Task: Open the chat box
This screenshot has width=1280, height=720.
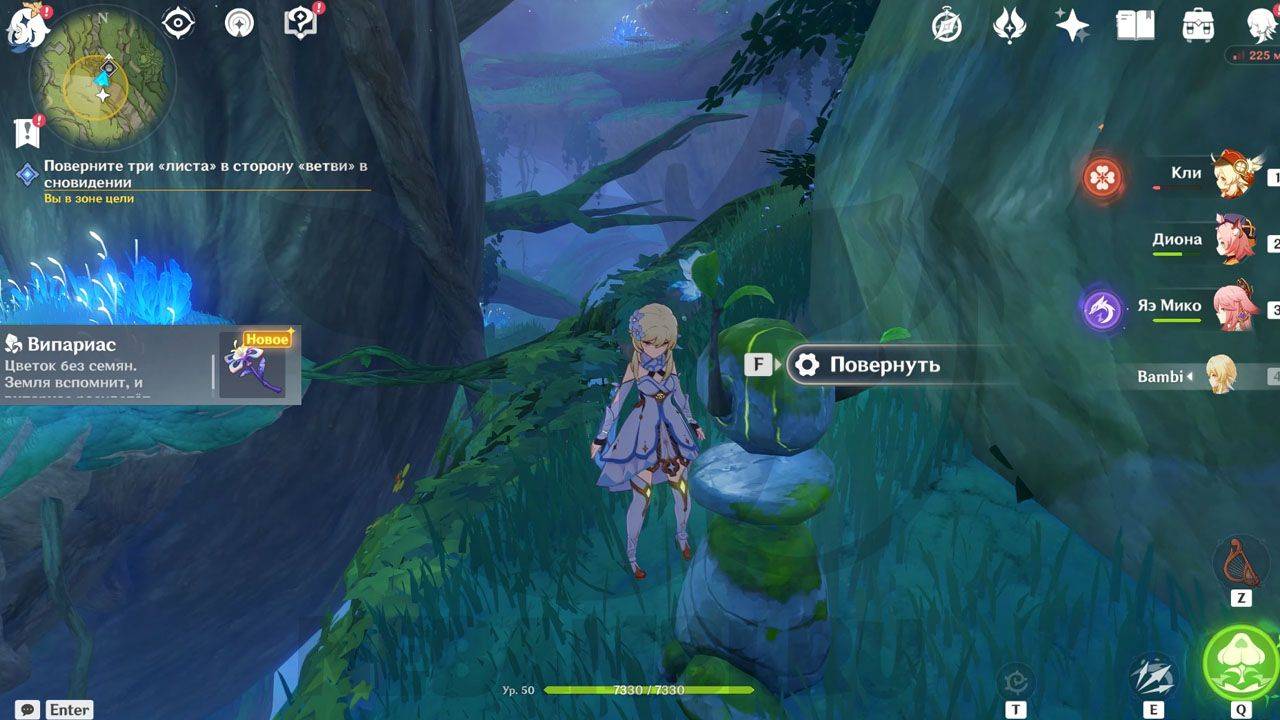Action: pyautogui.click(x=28, y=709)
